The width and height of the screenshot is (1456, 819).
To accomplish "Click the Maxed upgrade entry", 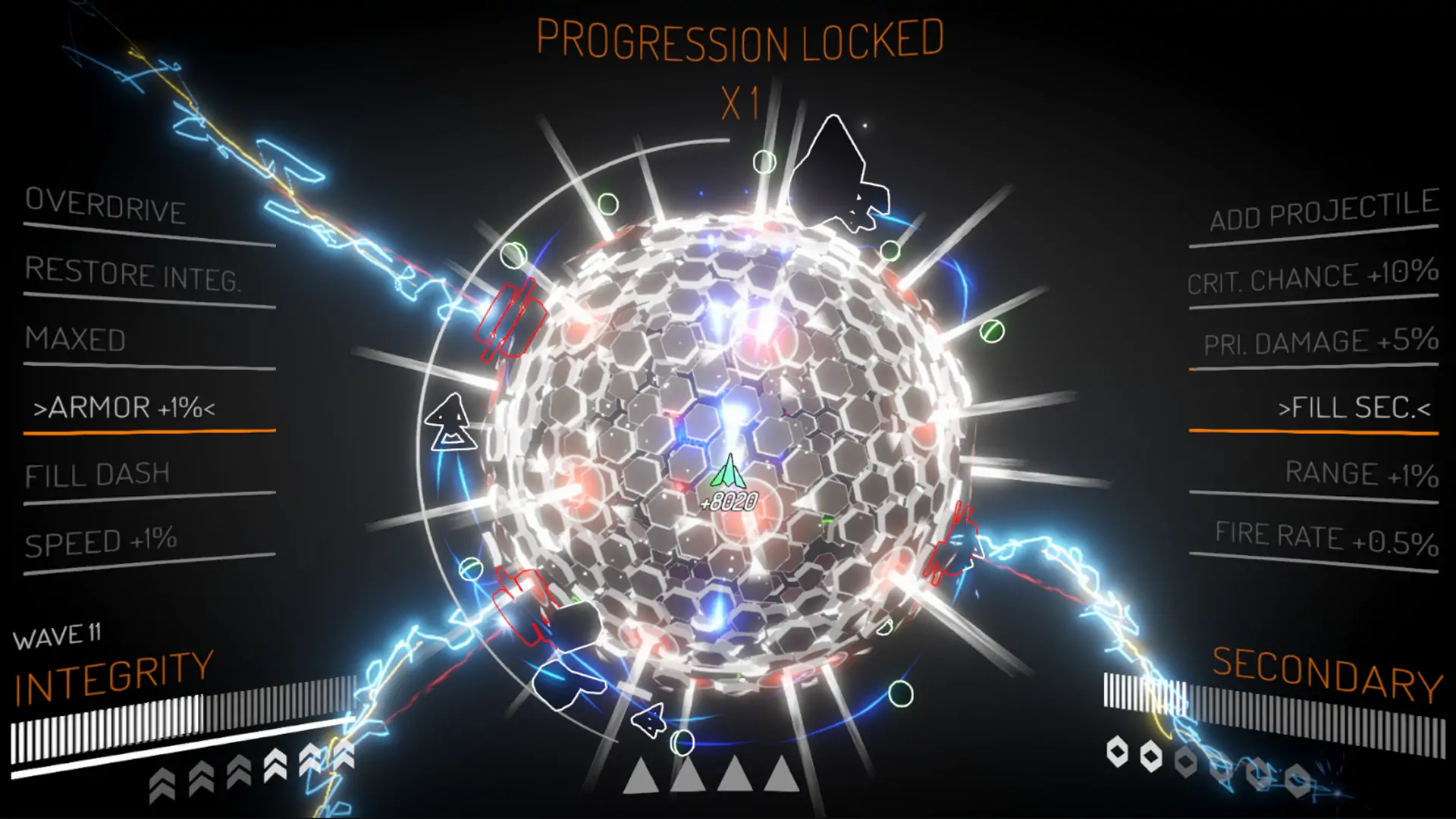I will click(x=76, y=340).
